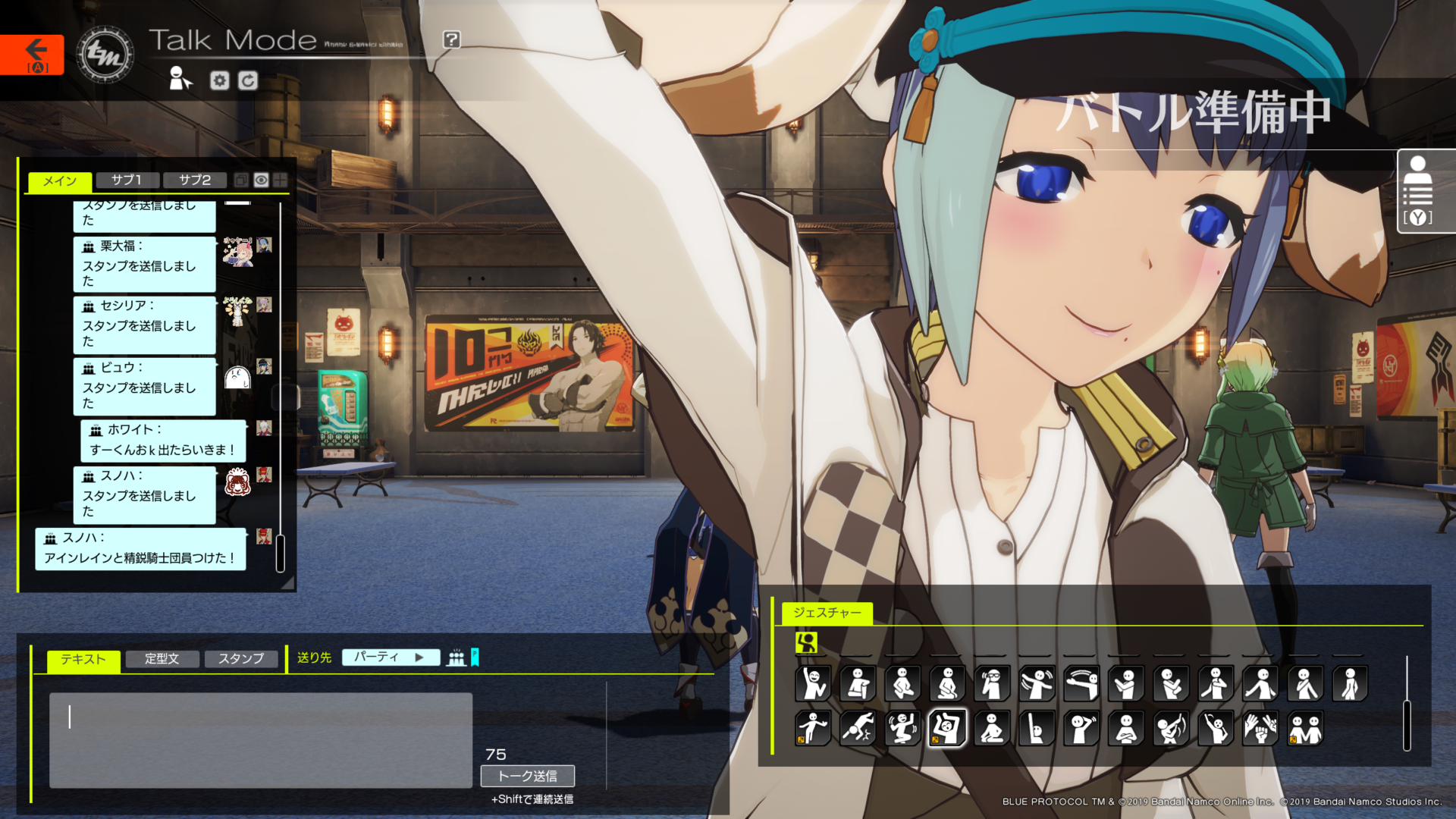This screenshot has width=1456, height=819.
Task: Send message with トーク送信 button
Action: pos(527,776)
